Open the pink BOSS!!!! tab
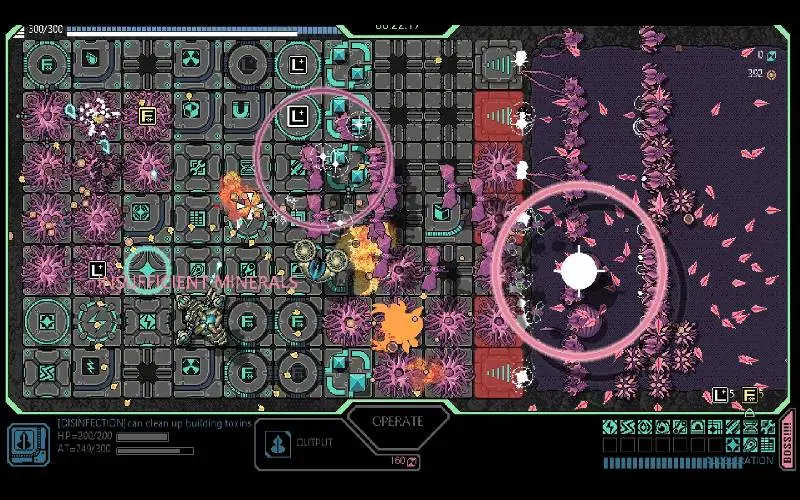The image size is (800, 500). [787, 438]
